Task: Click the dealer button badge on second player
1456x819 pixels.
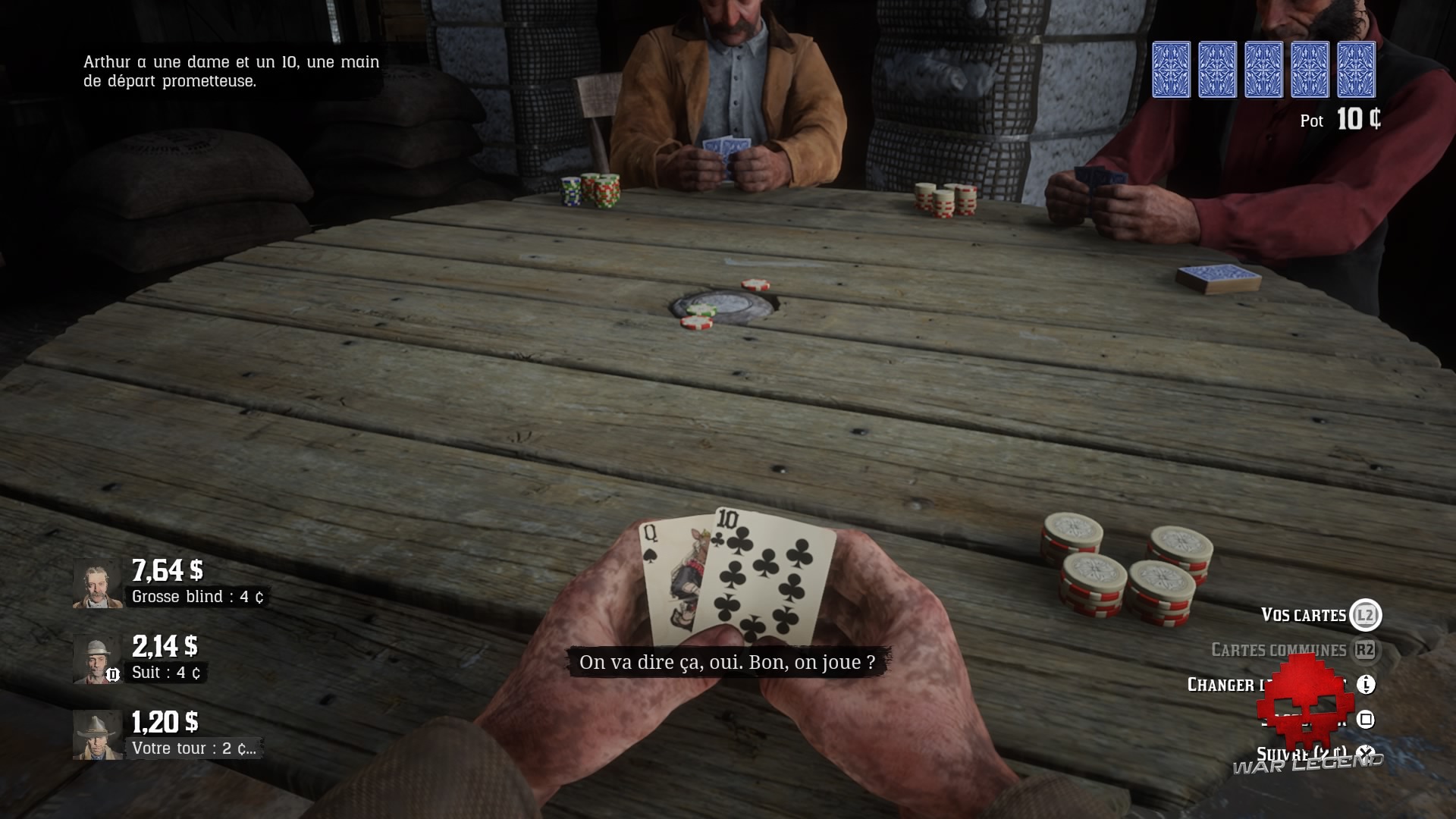Action: [x=113, y=673]
